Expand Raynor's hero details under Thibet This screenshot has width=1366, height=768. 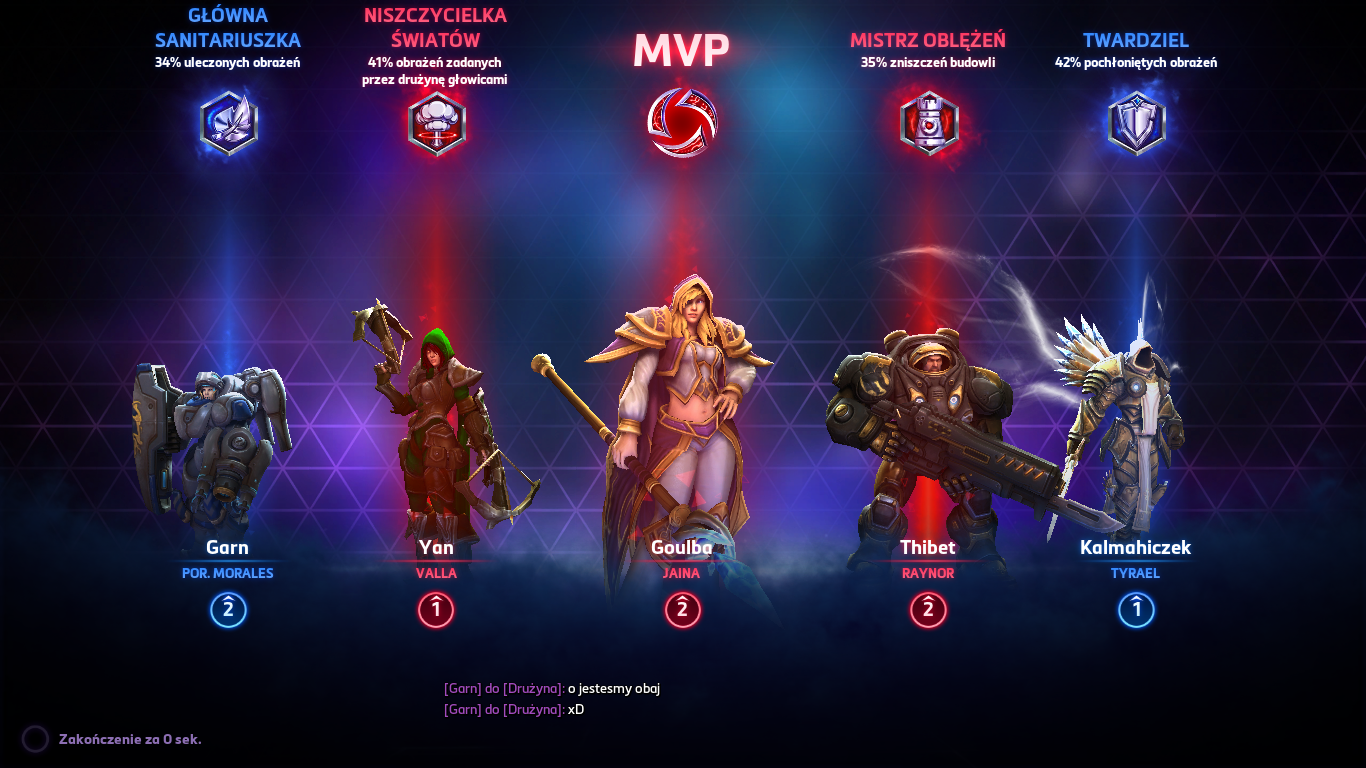pos(928,571)
